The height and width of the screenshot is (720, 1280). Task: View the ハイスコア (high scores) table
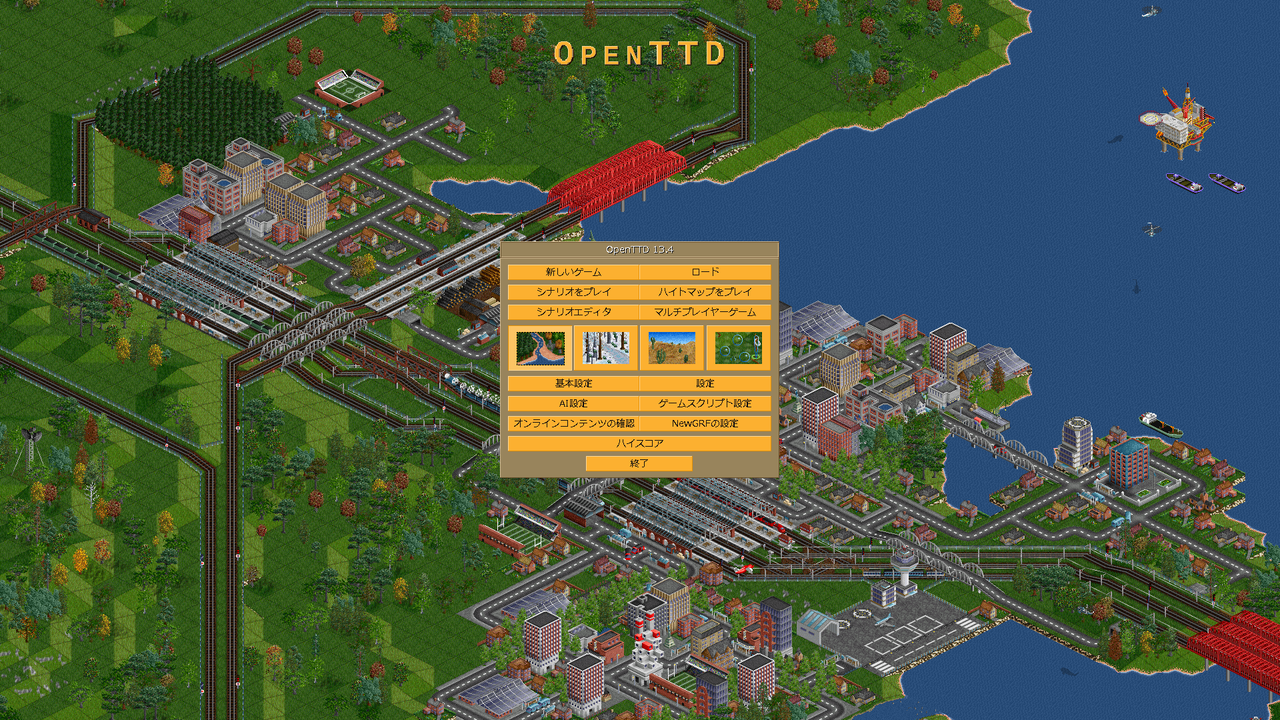[x=639, y=442]
